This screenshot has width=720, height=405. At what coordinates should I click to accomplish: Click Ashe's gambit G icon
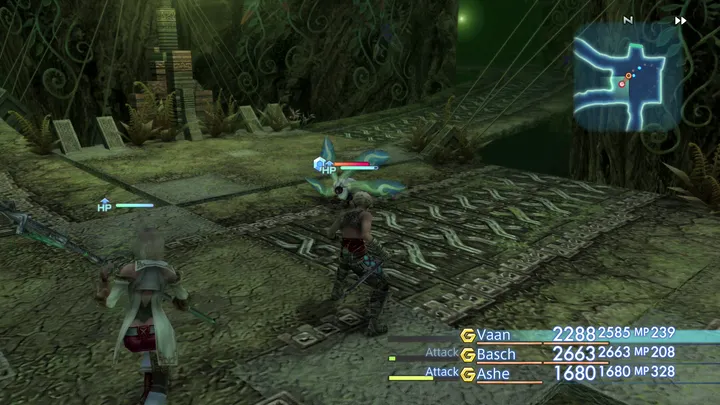pos(467,374)
